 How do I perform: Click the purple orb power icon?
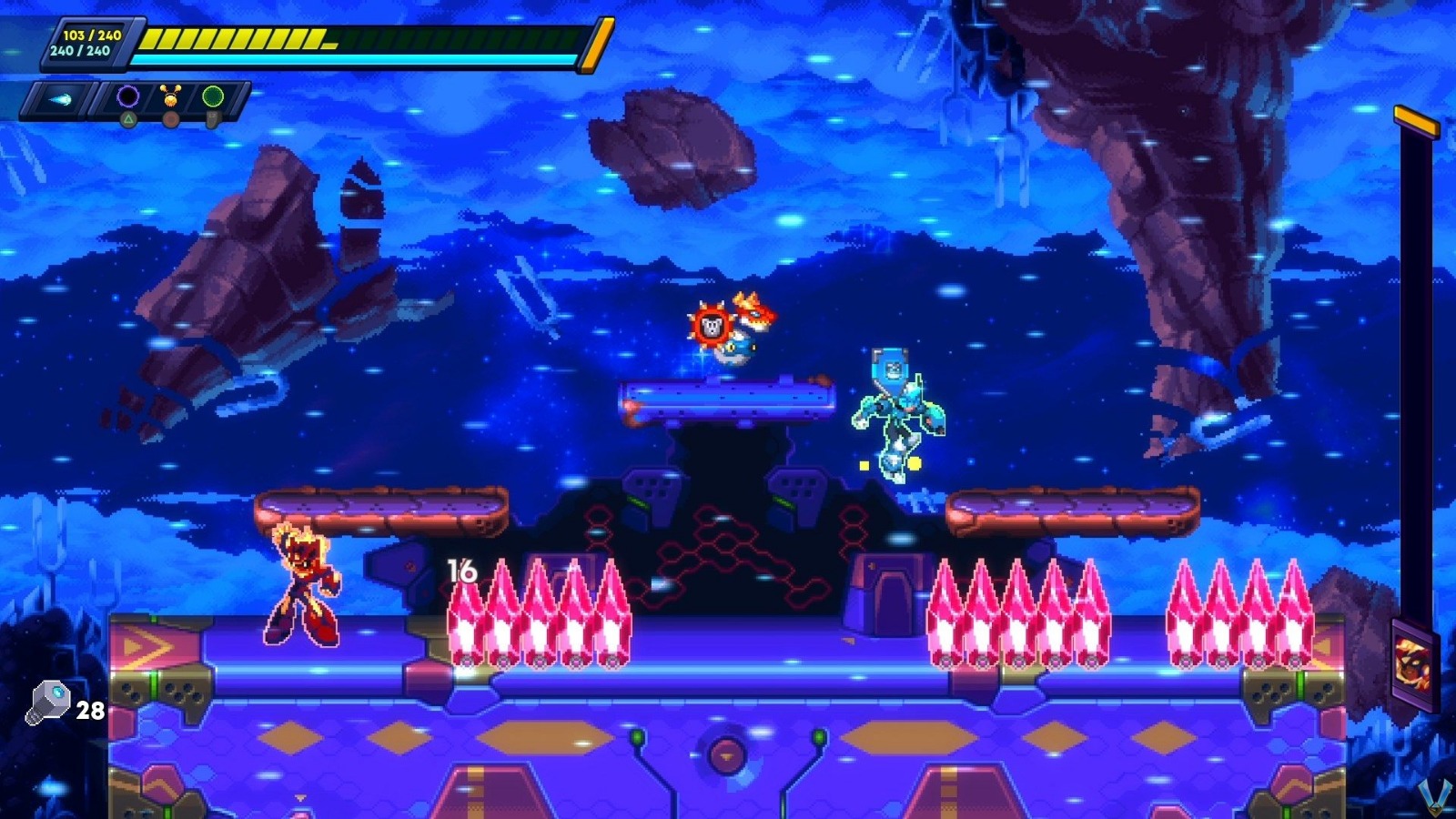point(127,96)
